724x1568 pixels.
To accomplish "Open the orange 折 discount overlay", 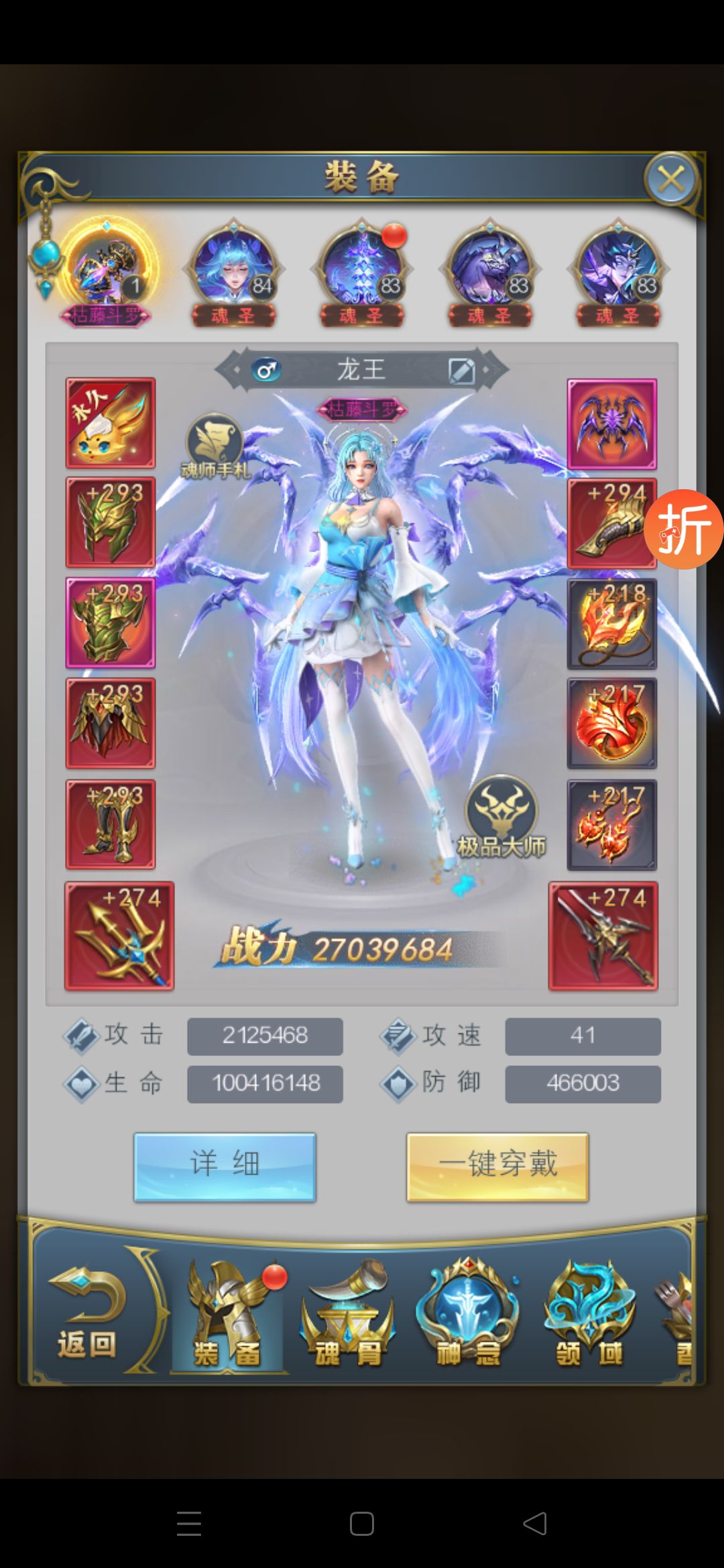I will pos(684,529).
